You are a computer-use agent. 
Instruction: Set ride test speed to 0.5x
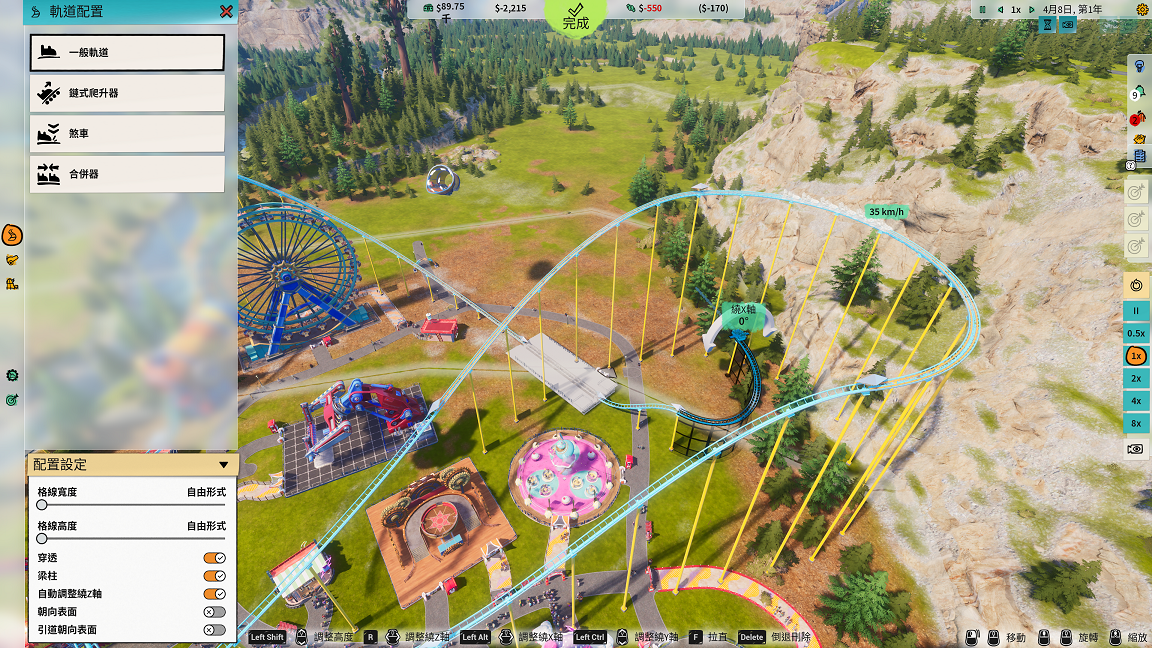click(1136, 333)
